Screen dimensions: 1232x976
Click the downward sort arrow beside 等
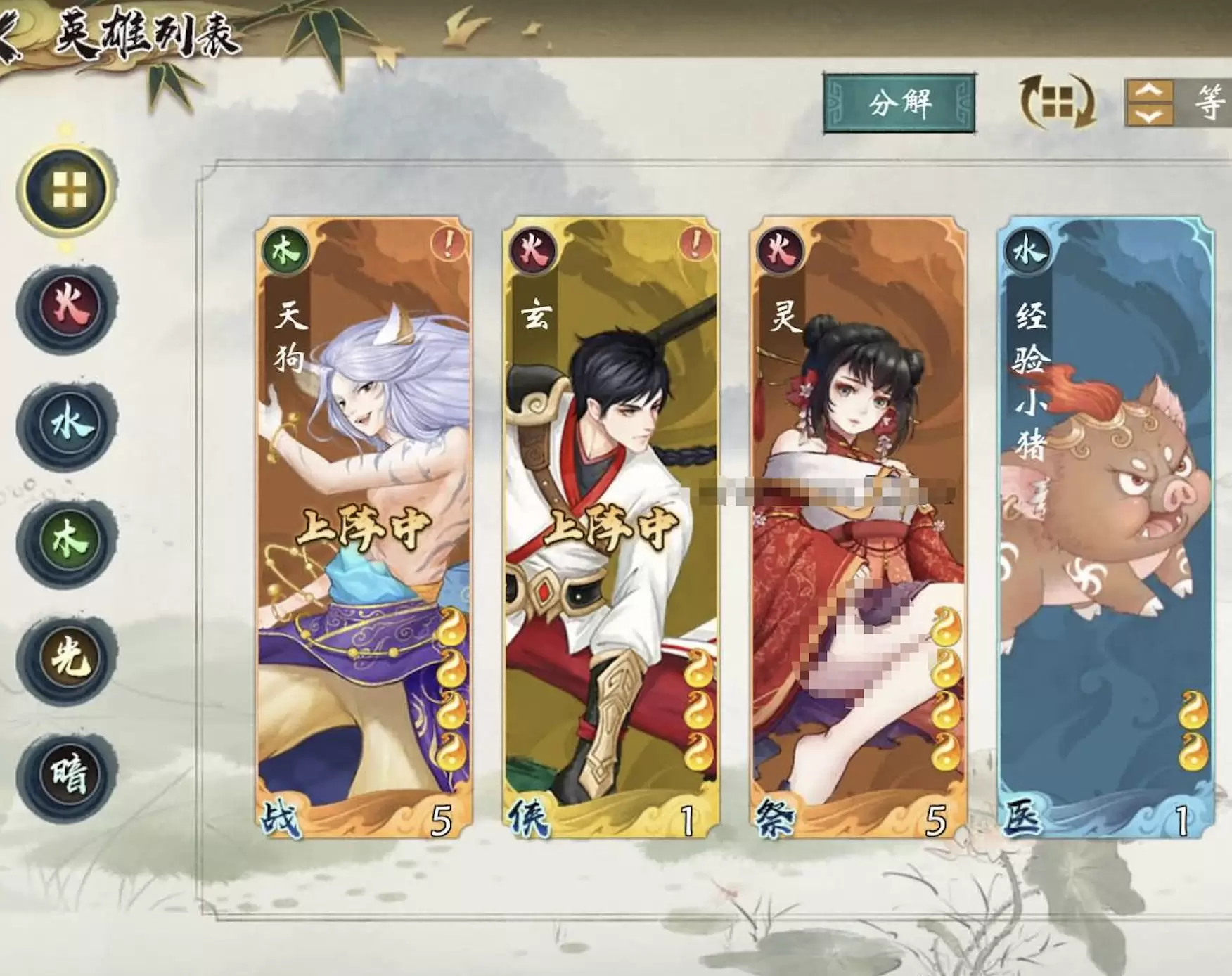point(1153,116)
